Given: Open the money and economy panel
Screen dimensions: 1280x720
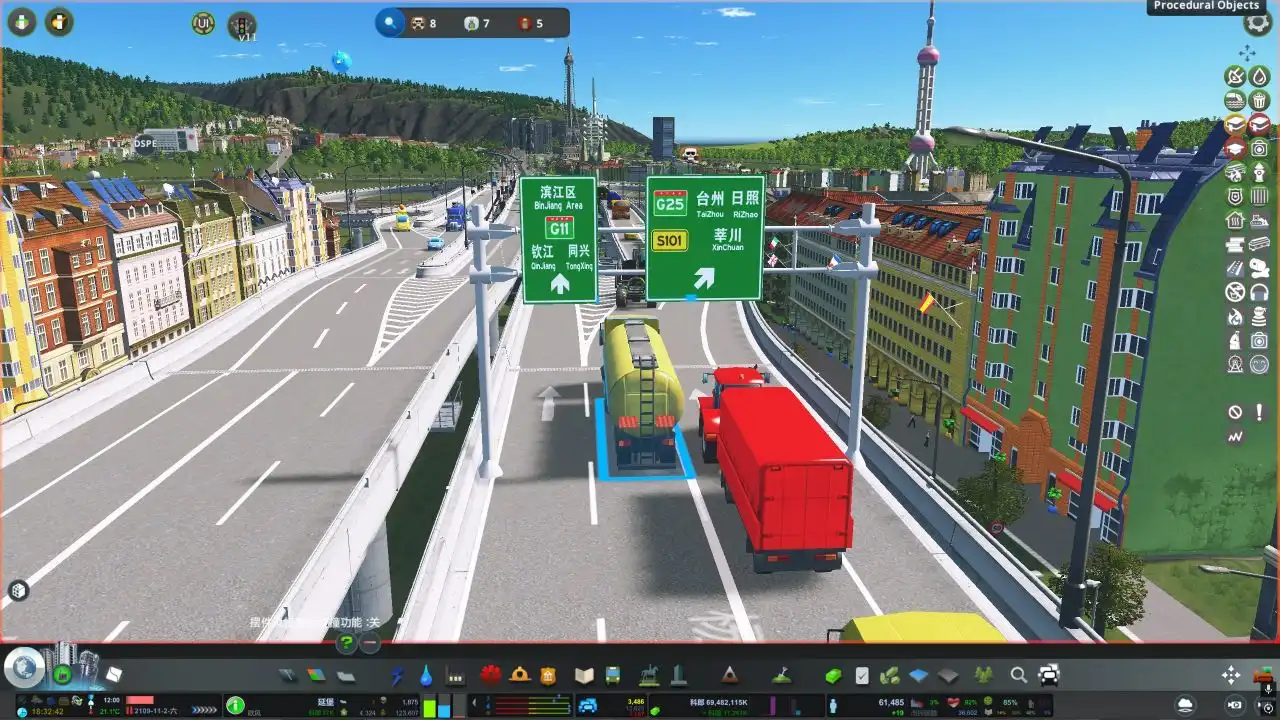Looking at the screenshot, I should point(833,676).
